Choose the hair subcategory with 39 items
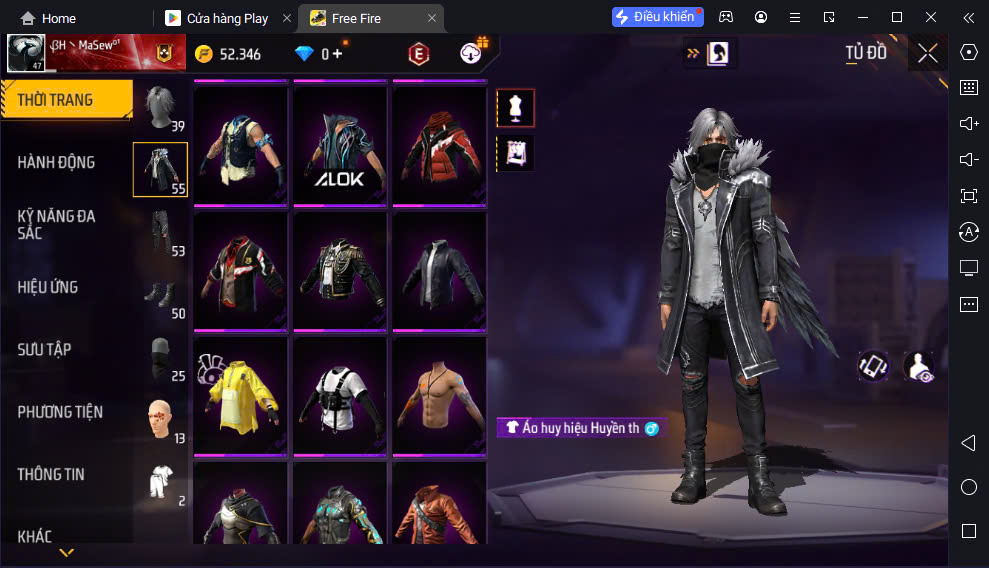 161,107
